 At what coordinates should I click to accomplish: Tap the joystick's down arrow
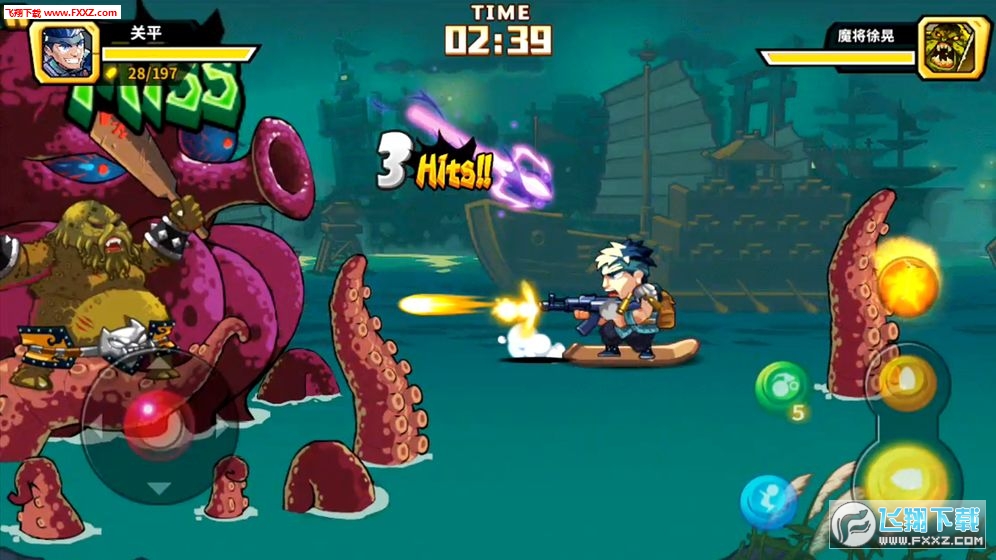pos(159,488)
